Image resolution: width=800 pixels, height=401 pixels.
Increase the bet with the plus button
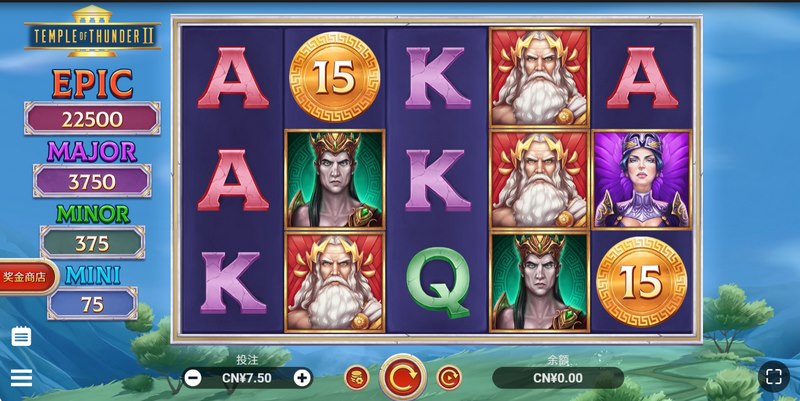click(x=302, y=378)
